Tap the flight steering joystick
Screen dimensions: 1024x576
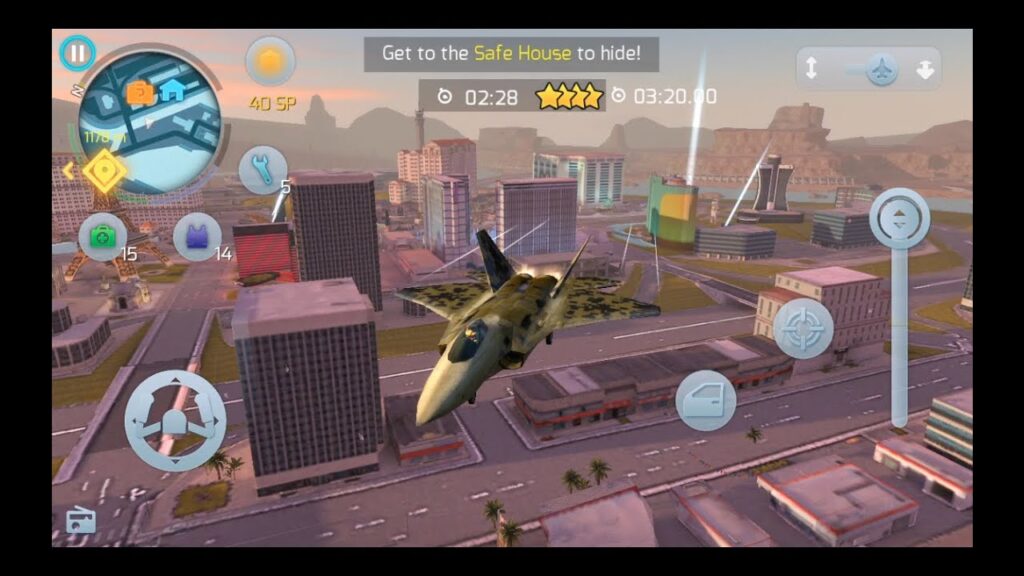pos(175,420)
